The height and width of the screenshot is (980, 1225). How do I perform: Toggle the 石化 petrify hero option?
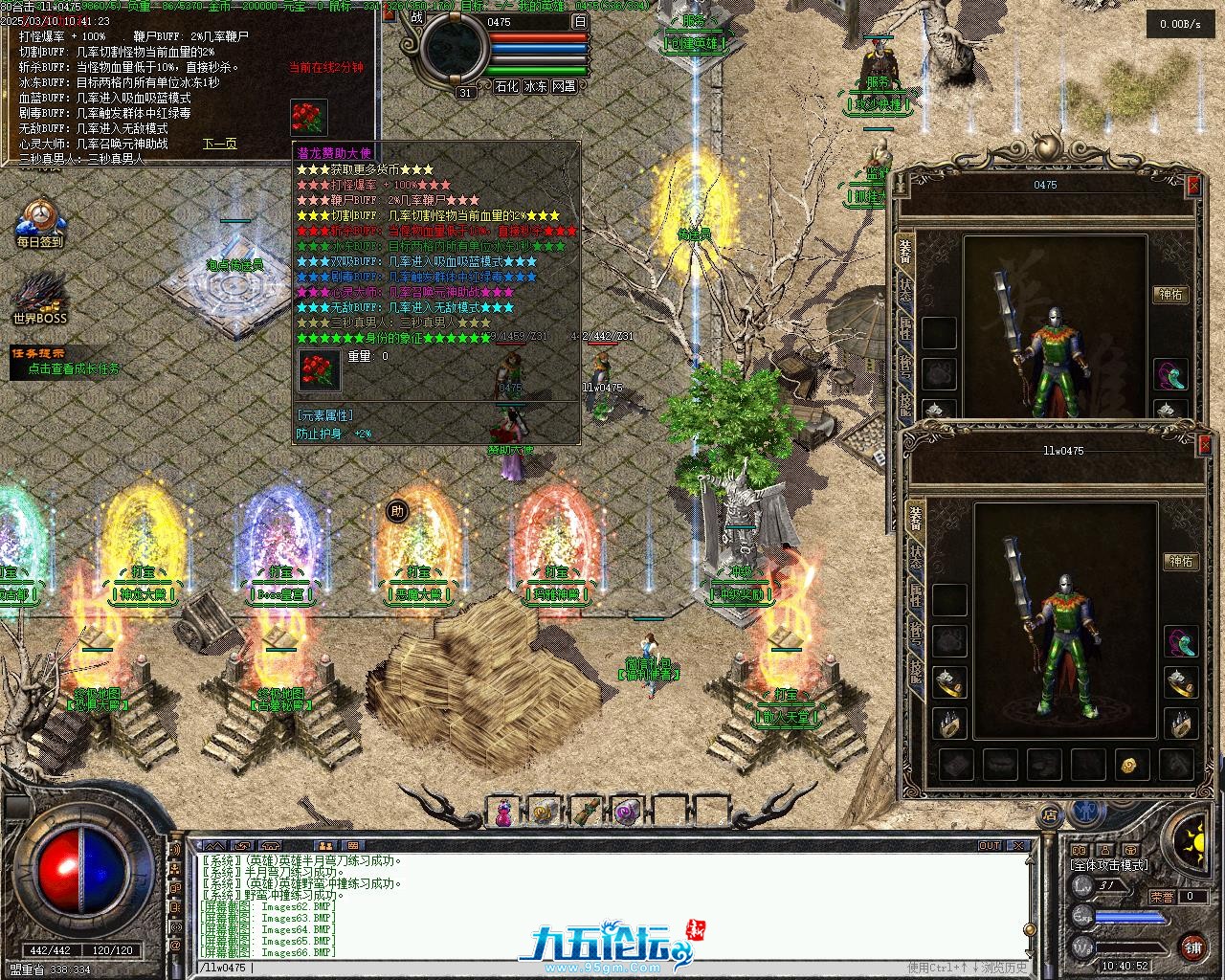506,86
